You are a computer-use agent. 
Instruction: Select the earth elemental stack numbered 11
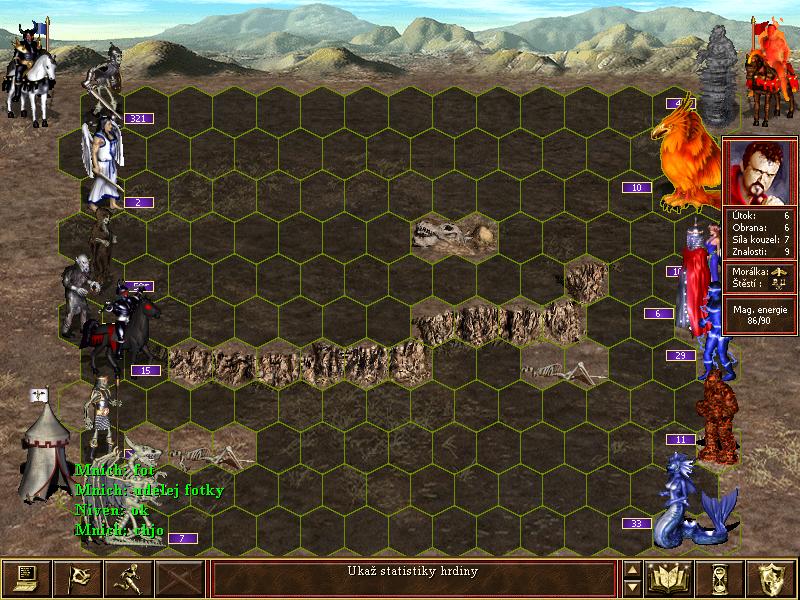coord(716,418)
